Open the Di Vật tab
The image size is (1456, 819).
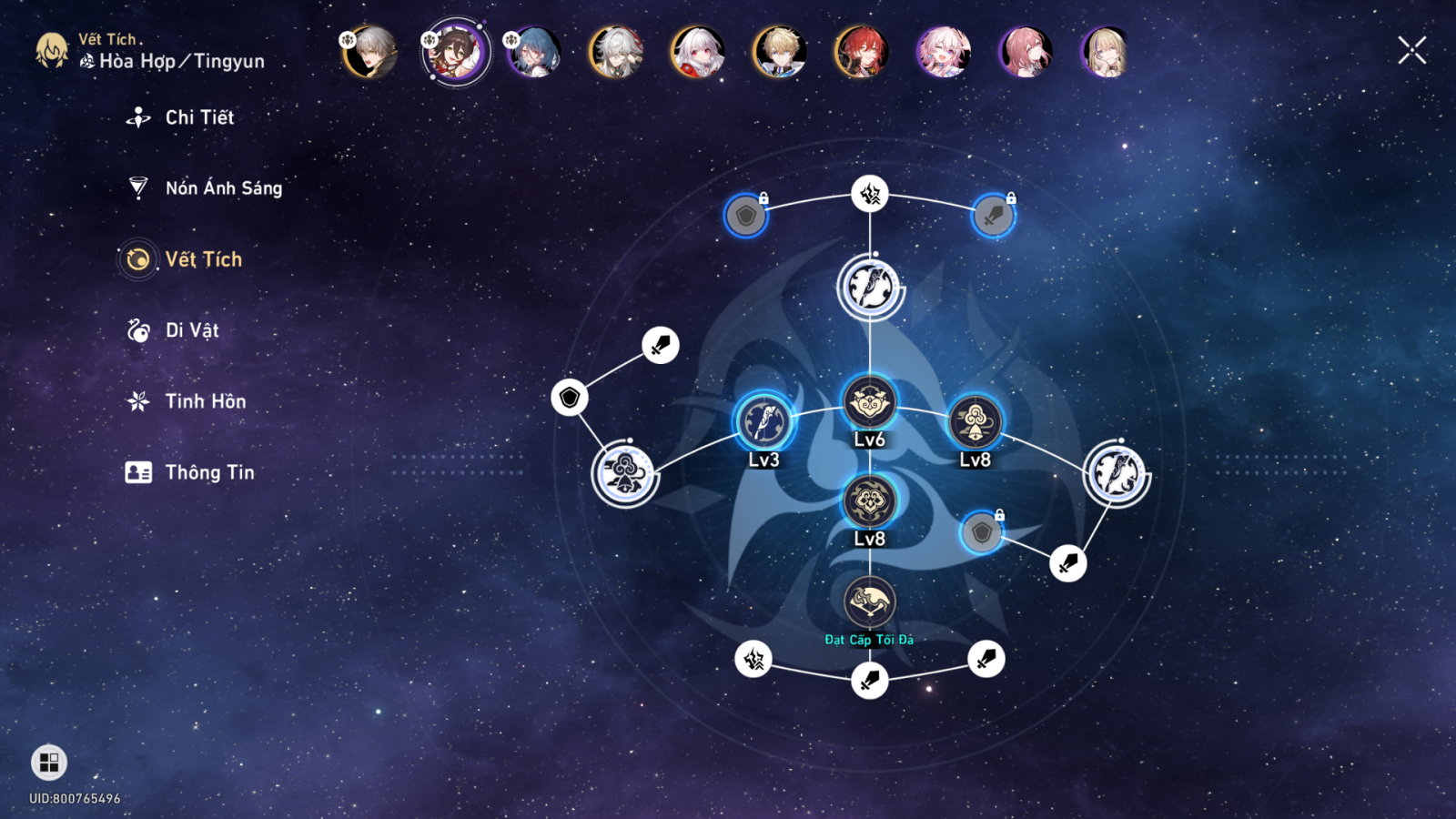(x=191, y=330)
